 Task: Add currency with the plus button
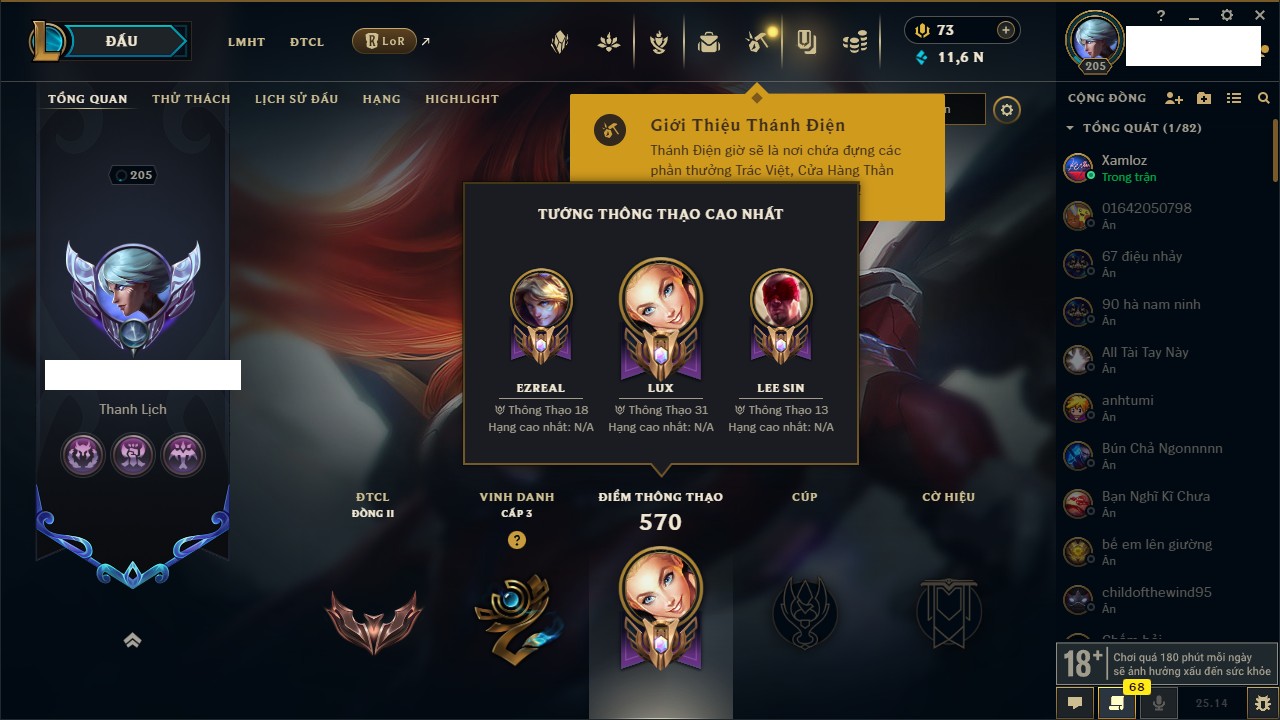click(1006, 30)
